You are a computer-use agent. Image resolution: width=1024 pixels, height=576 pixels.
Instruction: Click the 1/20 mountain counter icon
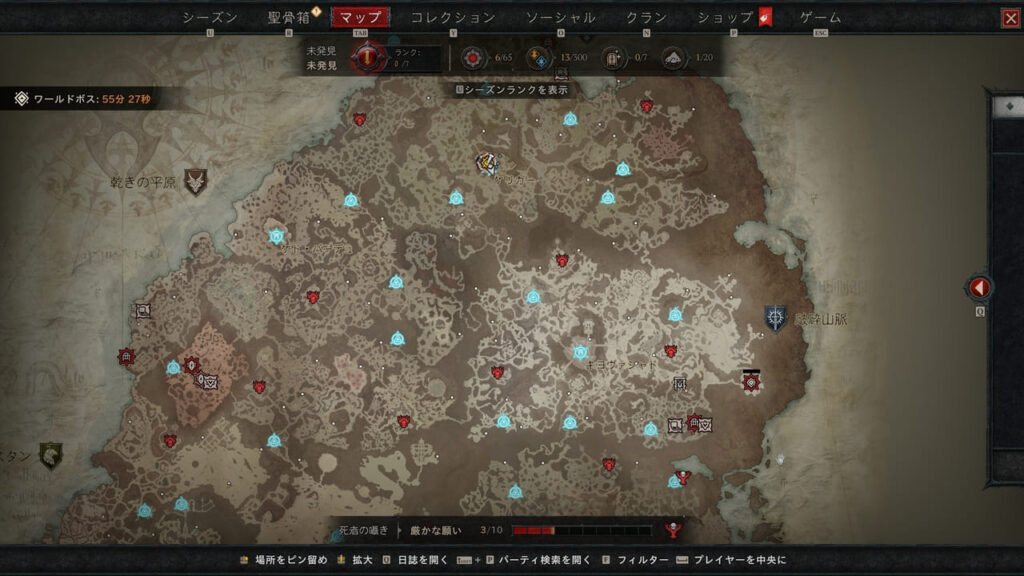pyautogui.click(x=674, y=58)
